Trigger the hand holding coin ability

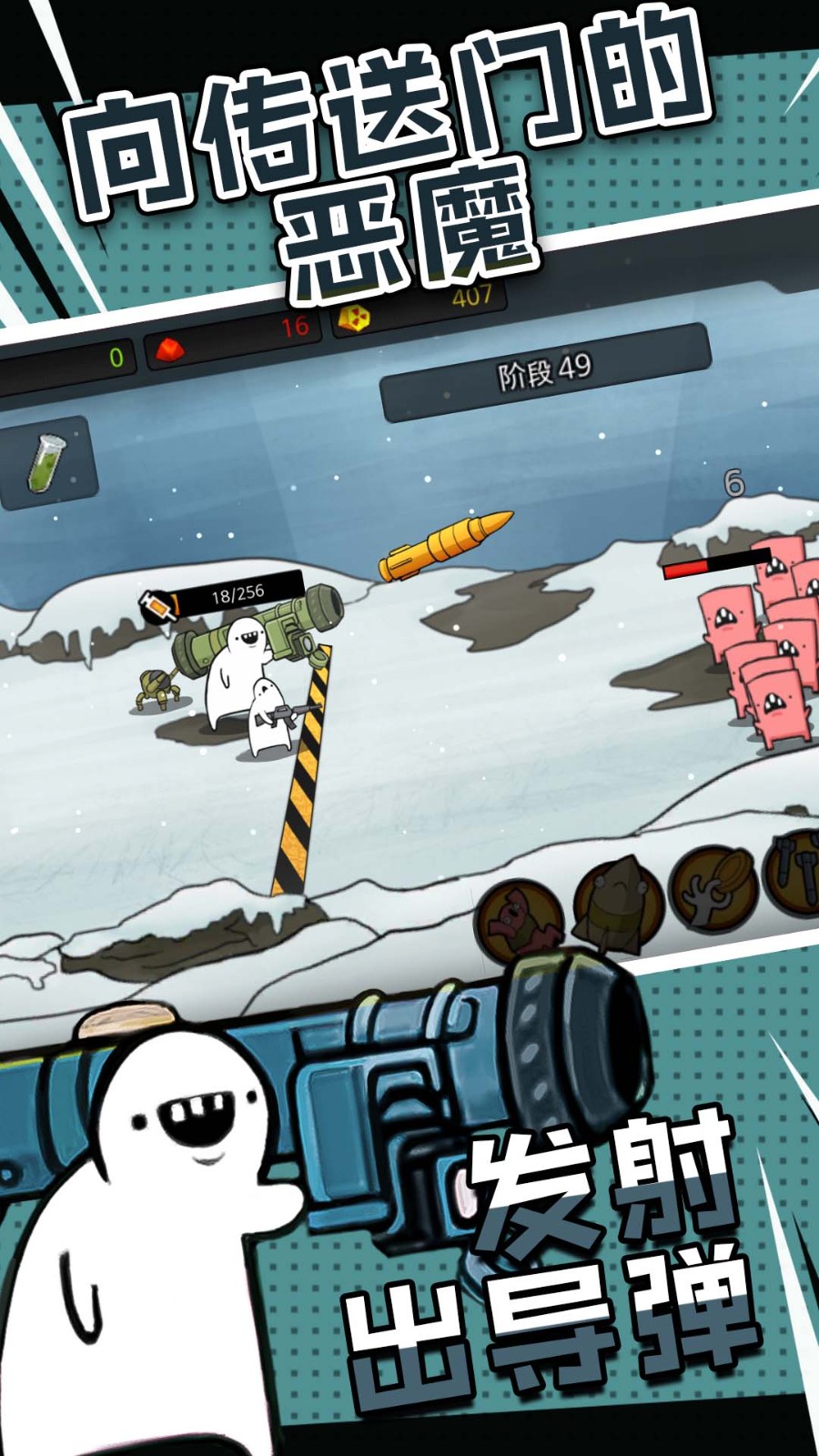tap(715, 886)
